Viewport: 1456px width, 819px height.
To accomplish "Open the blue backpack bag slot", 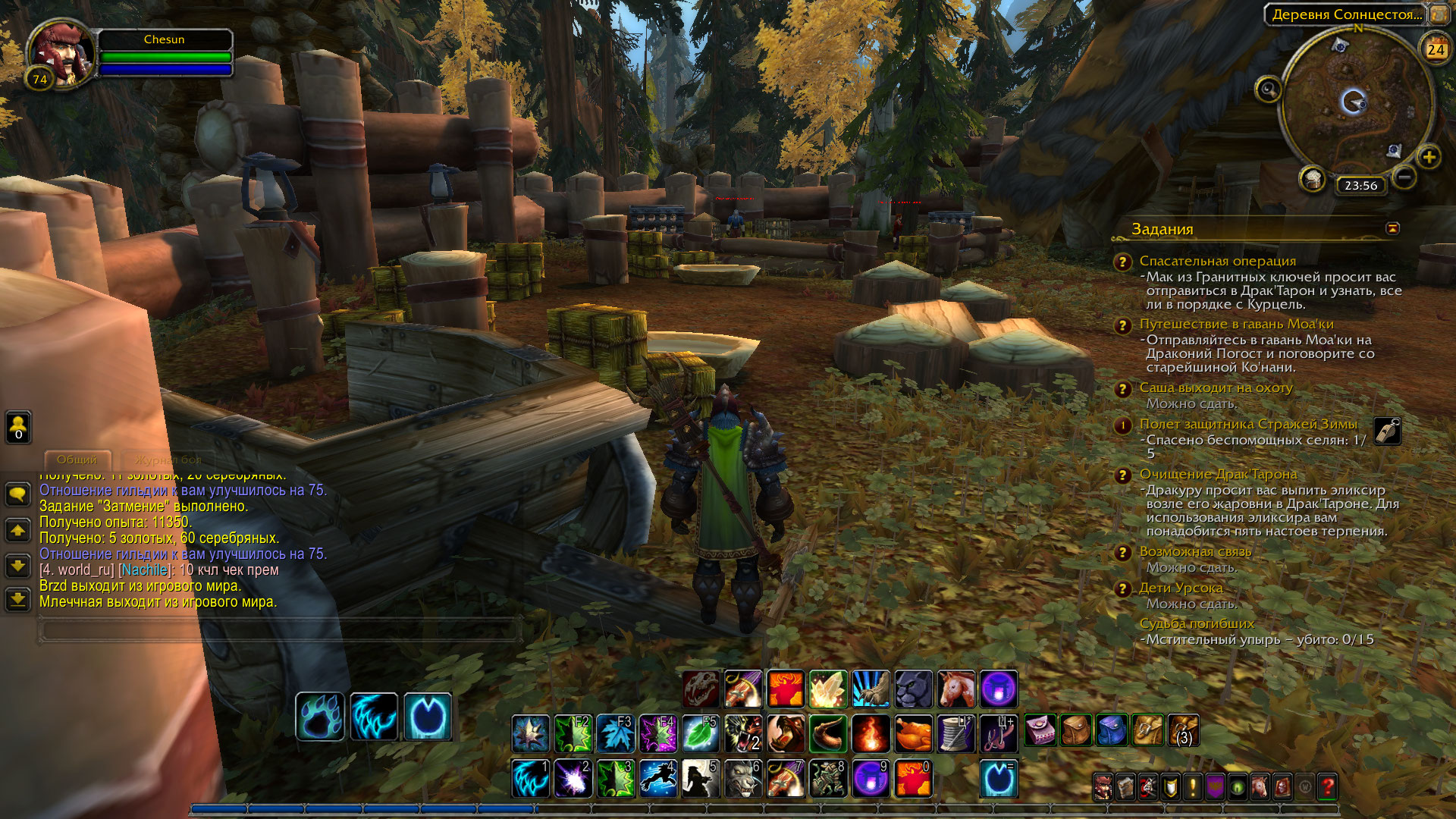I will (1112, 730).
